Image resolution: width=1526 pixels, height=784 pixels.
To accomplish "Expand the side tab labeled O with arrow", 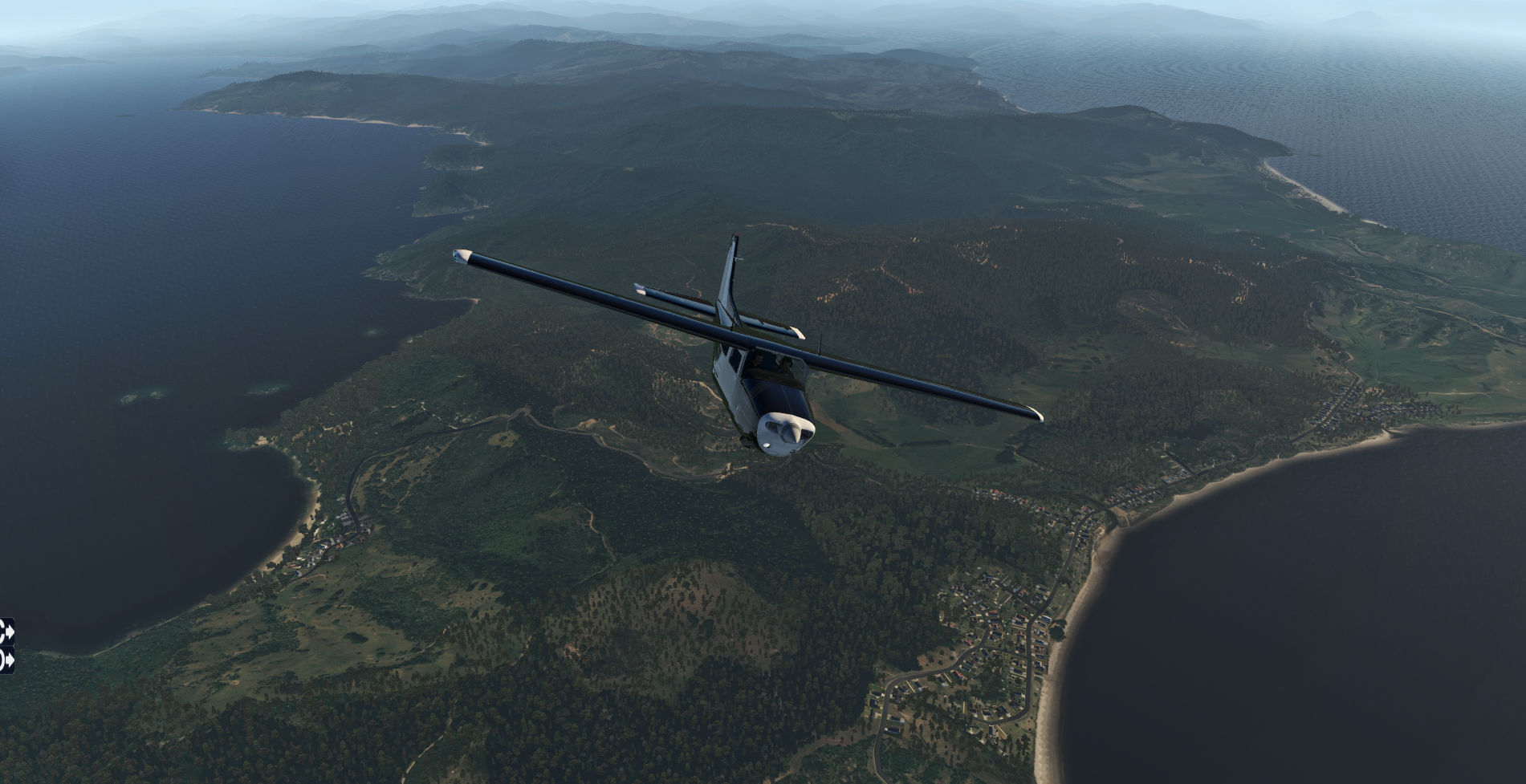I will click(x=6, y=660).
